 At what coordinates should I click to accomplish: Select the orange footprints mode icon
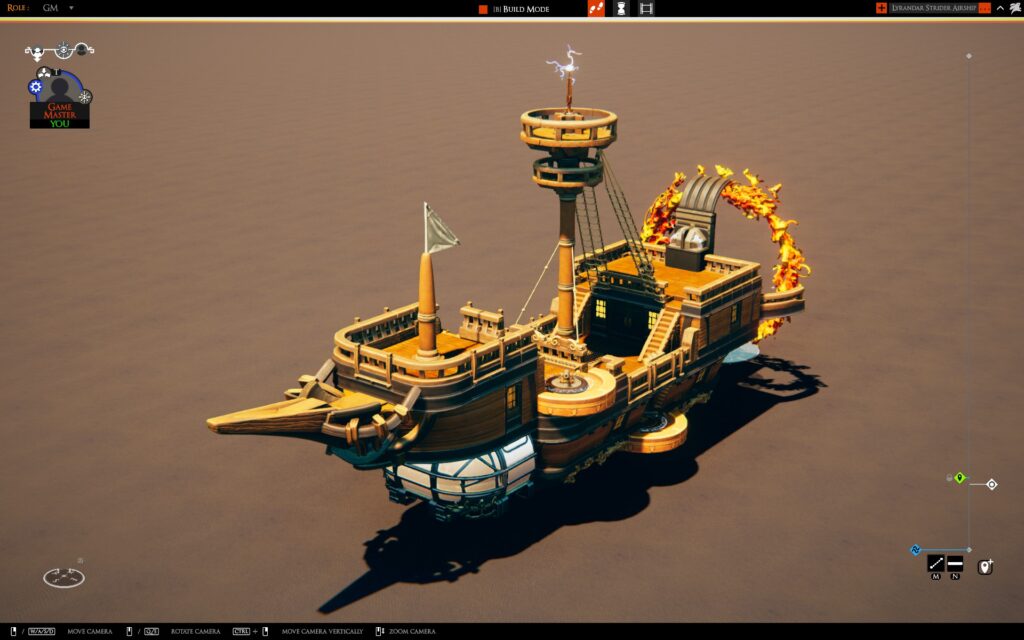point(596,8)
